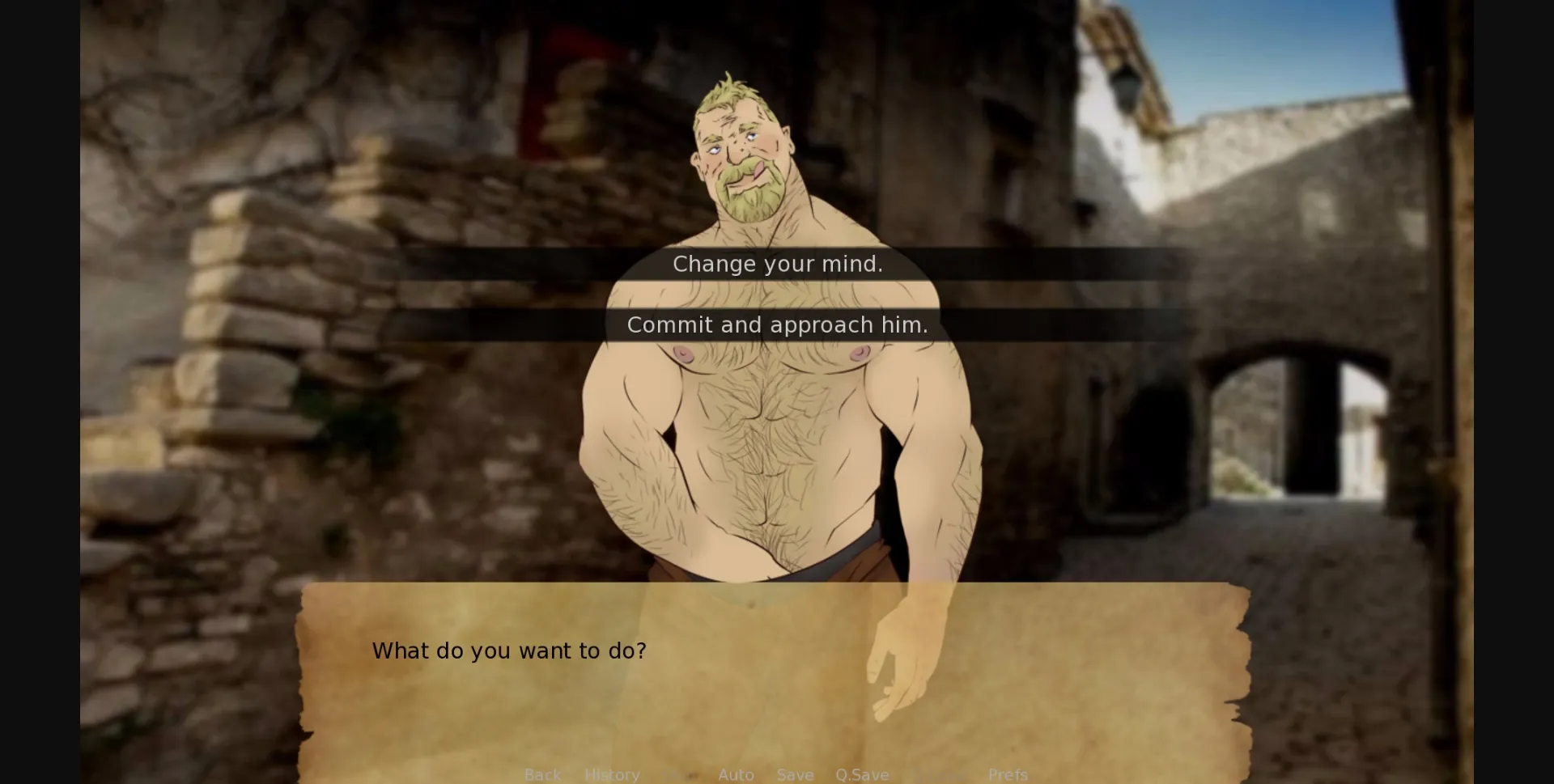Open the Prefs settings screen
1554x784 pixels.
(1008, 774)
